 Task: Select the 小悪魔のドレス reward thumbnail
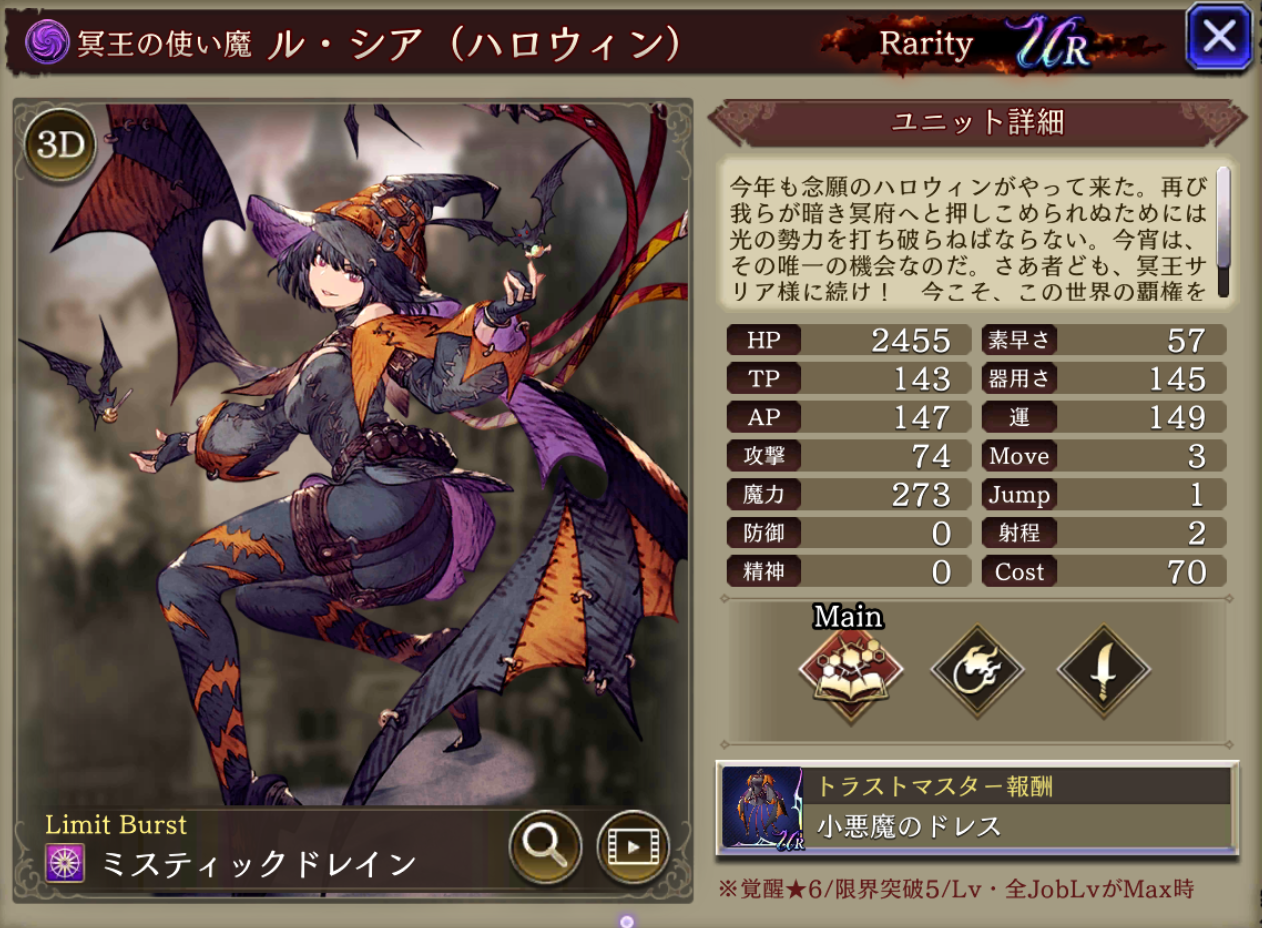click(x=762, y=809)
